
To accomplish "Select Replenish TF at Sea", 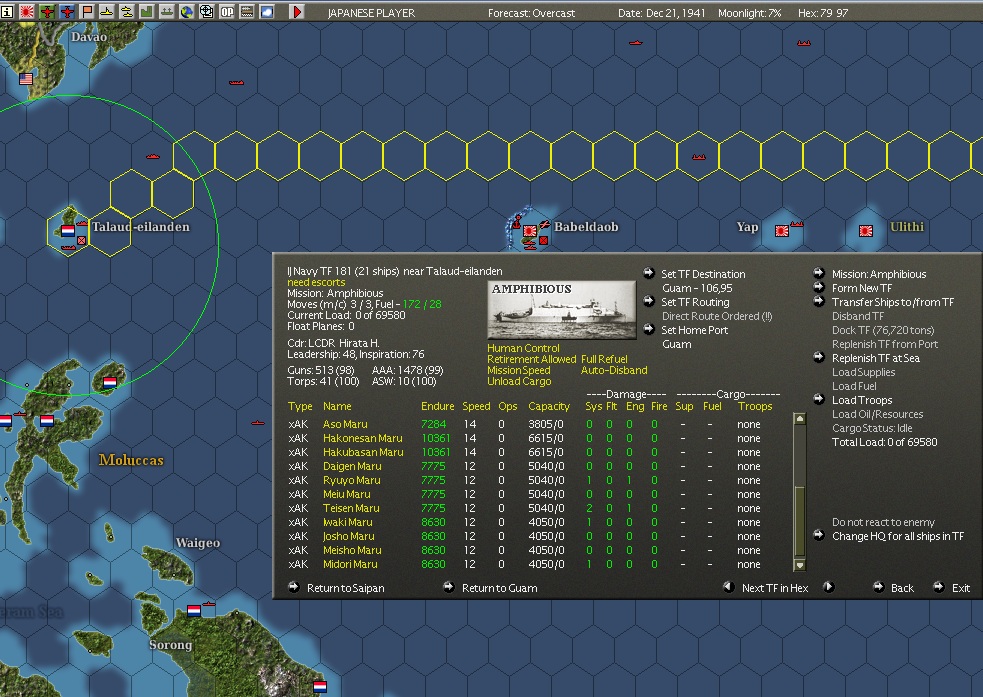I will point(875,358).
